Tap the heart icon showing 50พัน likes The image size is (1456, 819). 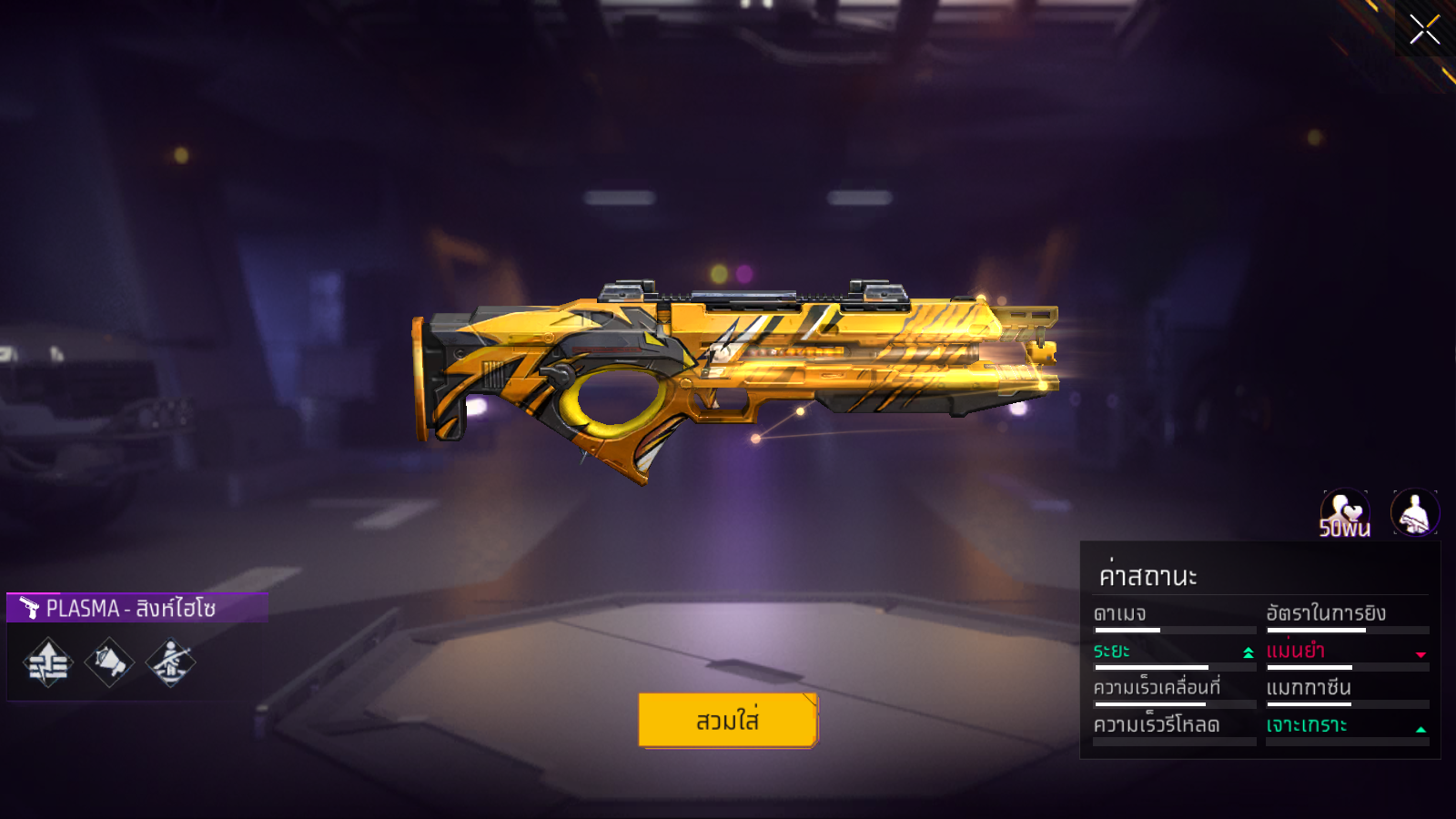(1344, 513)
